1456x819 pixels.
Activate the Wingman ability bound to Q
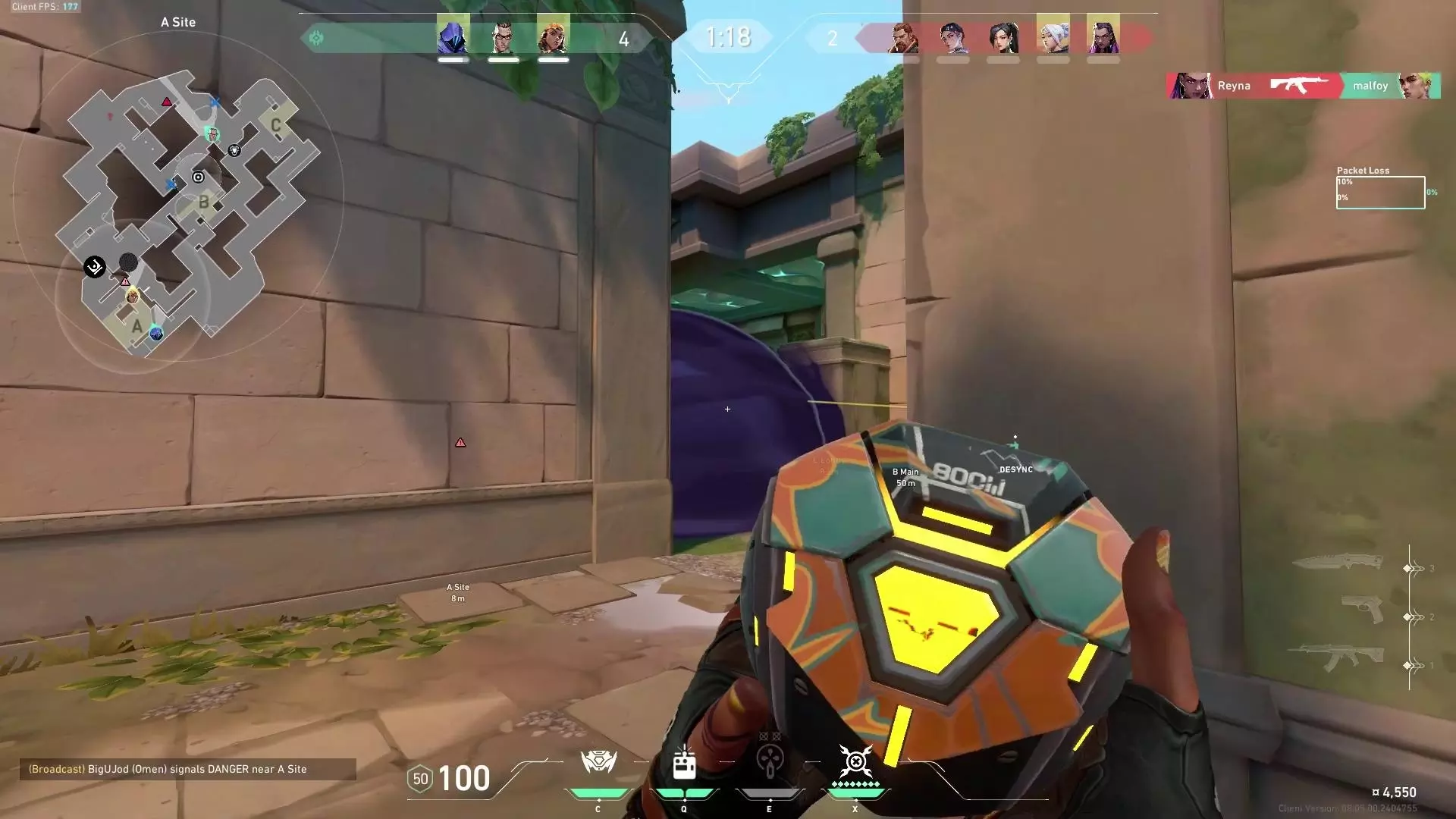[684, 764]
